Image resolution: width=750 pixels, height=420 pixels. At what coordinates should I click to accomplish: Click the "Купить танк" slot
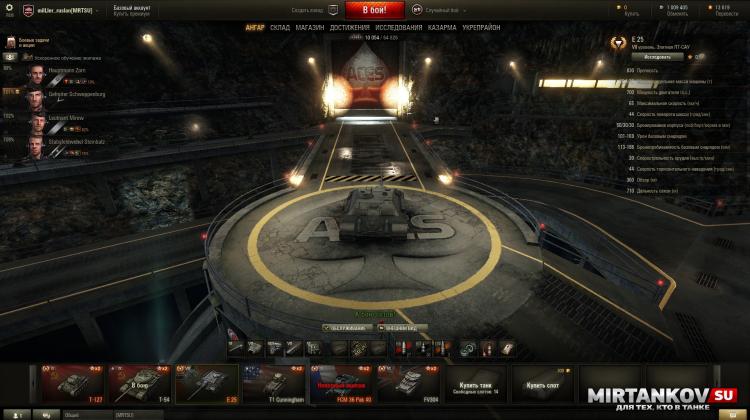pos(475,383)
